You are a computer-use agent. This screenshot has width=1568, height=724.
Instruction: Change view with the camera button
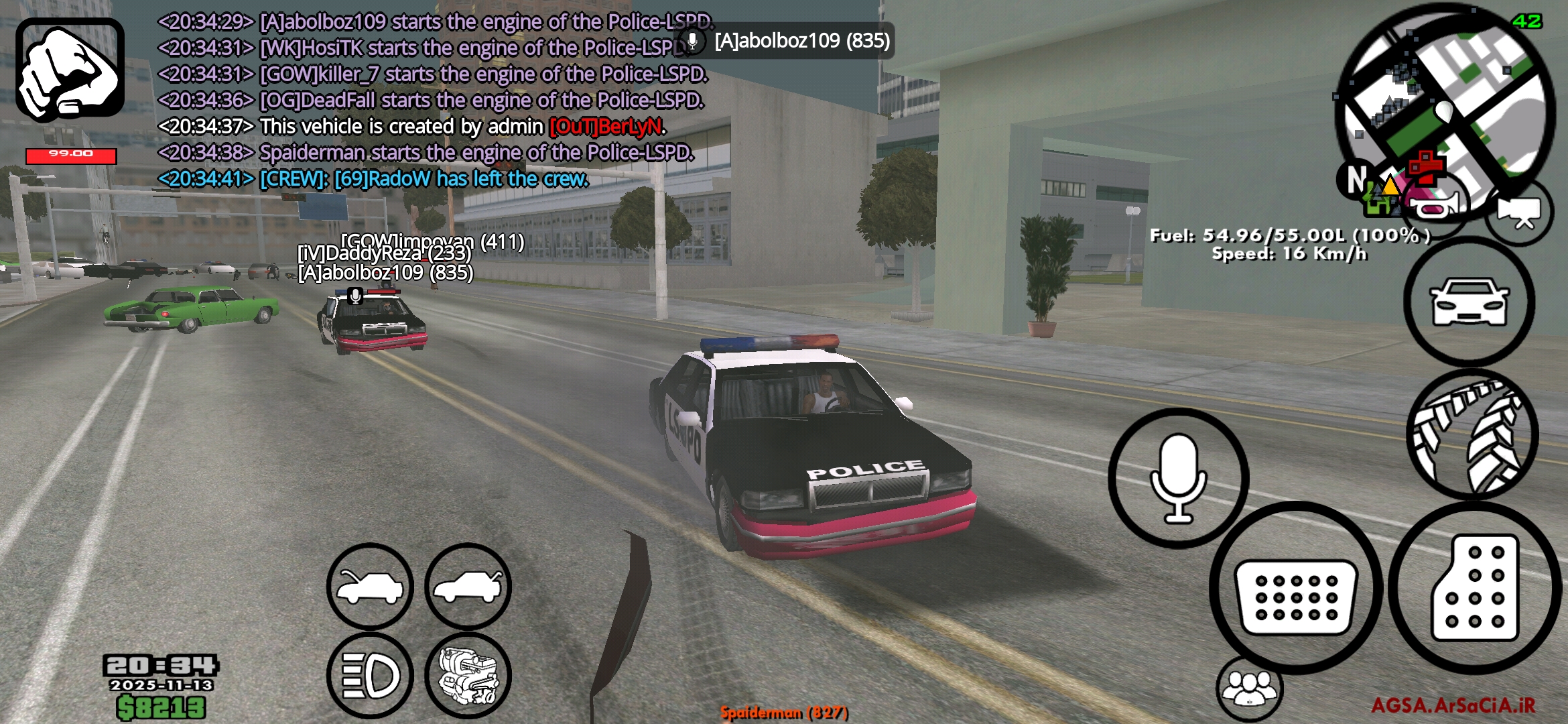(1521, 213)
